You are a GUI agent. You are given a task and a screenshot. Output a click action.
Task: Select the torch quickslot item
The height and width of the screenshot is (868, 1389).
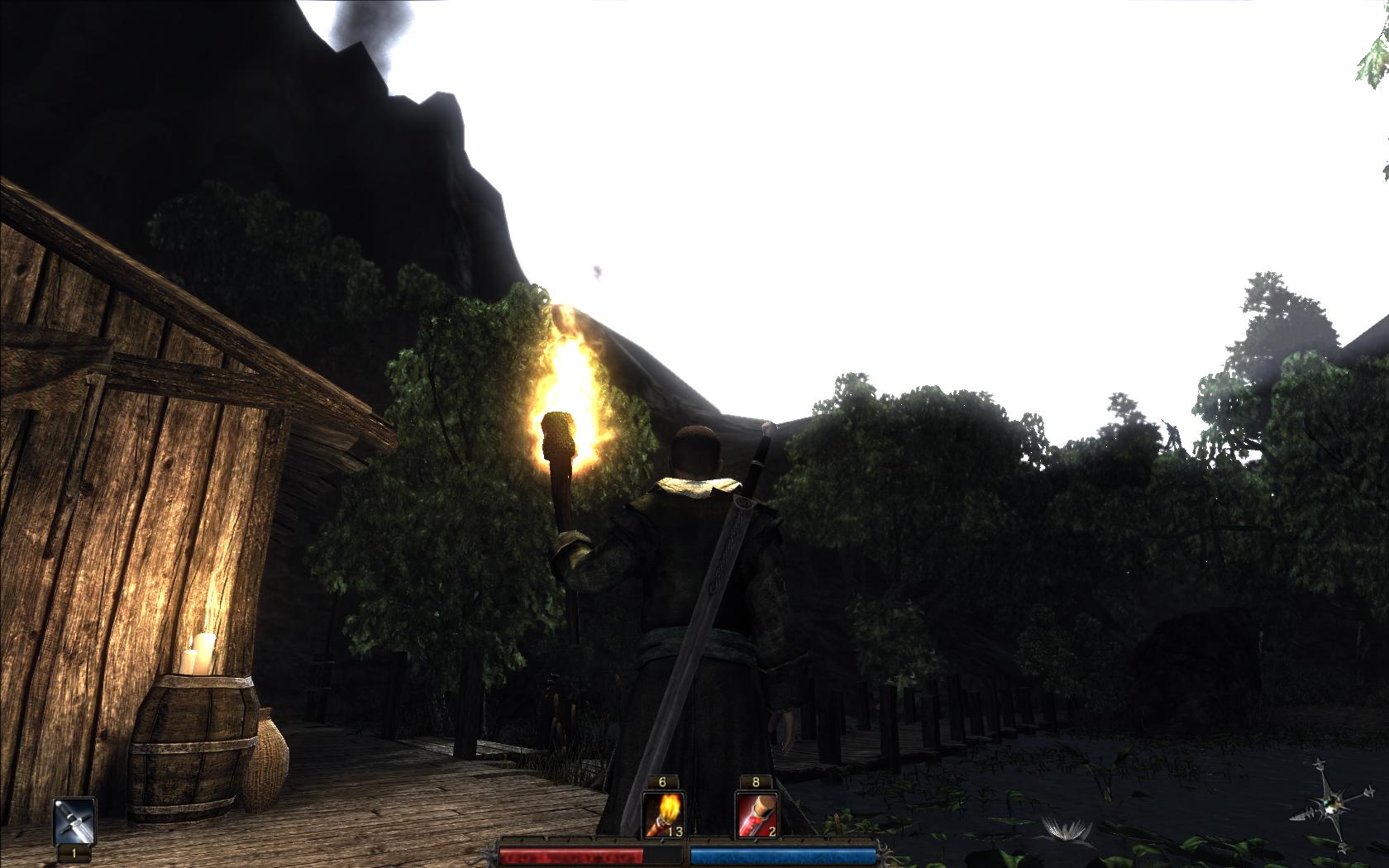click(x=662, y=813)
